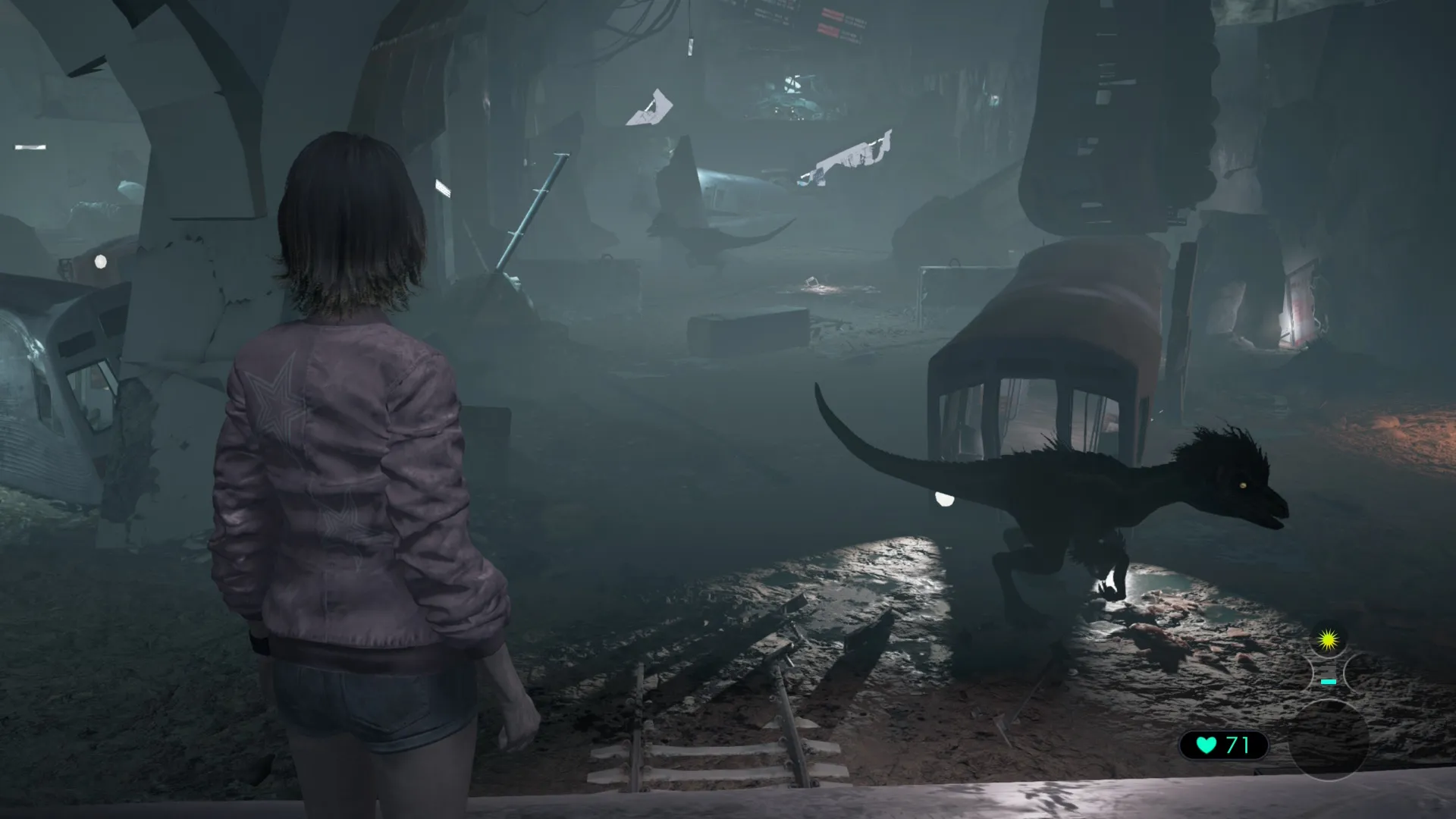This screenshot has width=1456, height=819.
Task: Click the large empty circular weapon slot
Action: (1329, 739)
